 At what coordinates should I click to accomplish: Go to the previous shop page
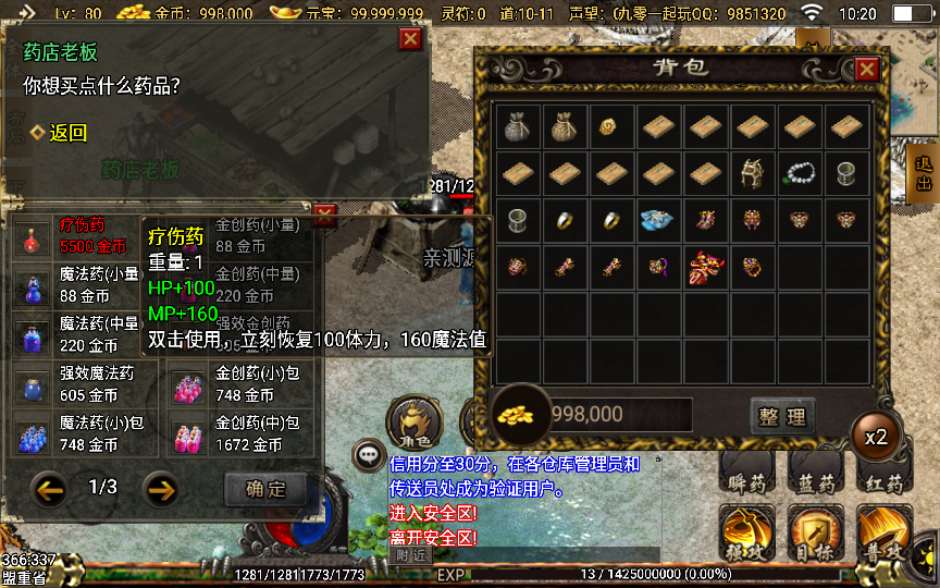[x=49, y=489]
